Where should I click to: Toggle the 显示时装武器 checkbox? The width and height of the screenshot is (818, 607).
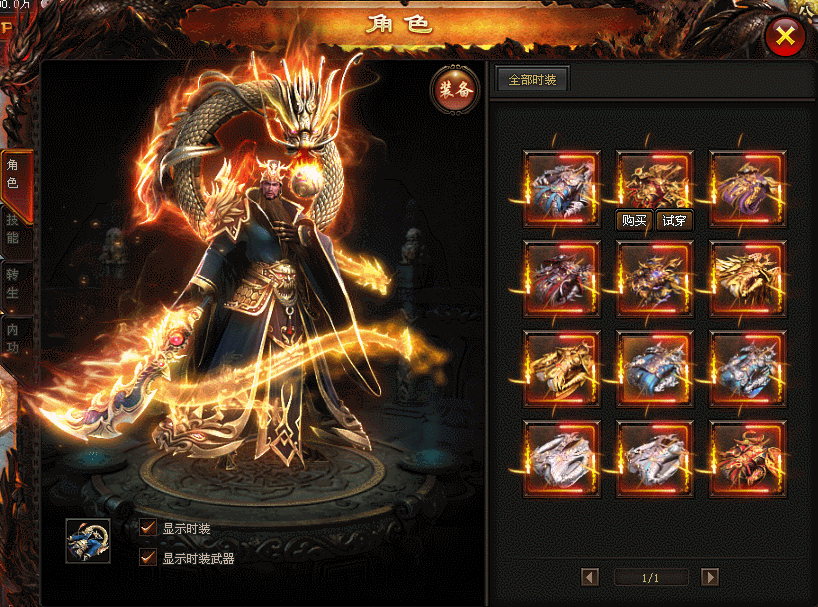pyautogui.click(x=148, y=558)
